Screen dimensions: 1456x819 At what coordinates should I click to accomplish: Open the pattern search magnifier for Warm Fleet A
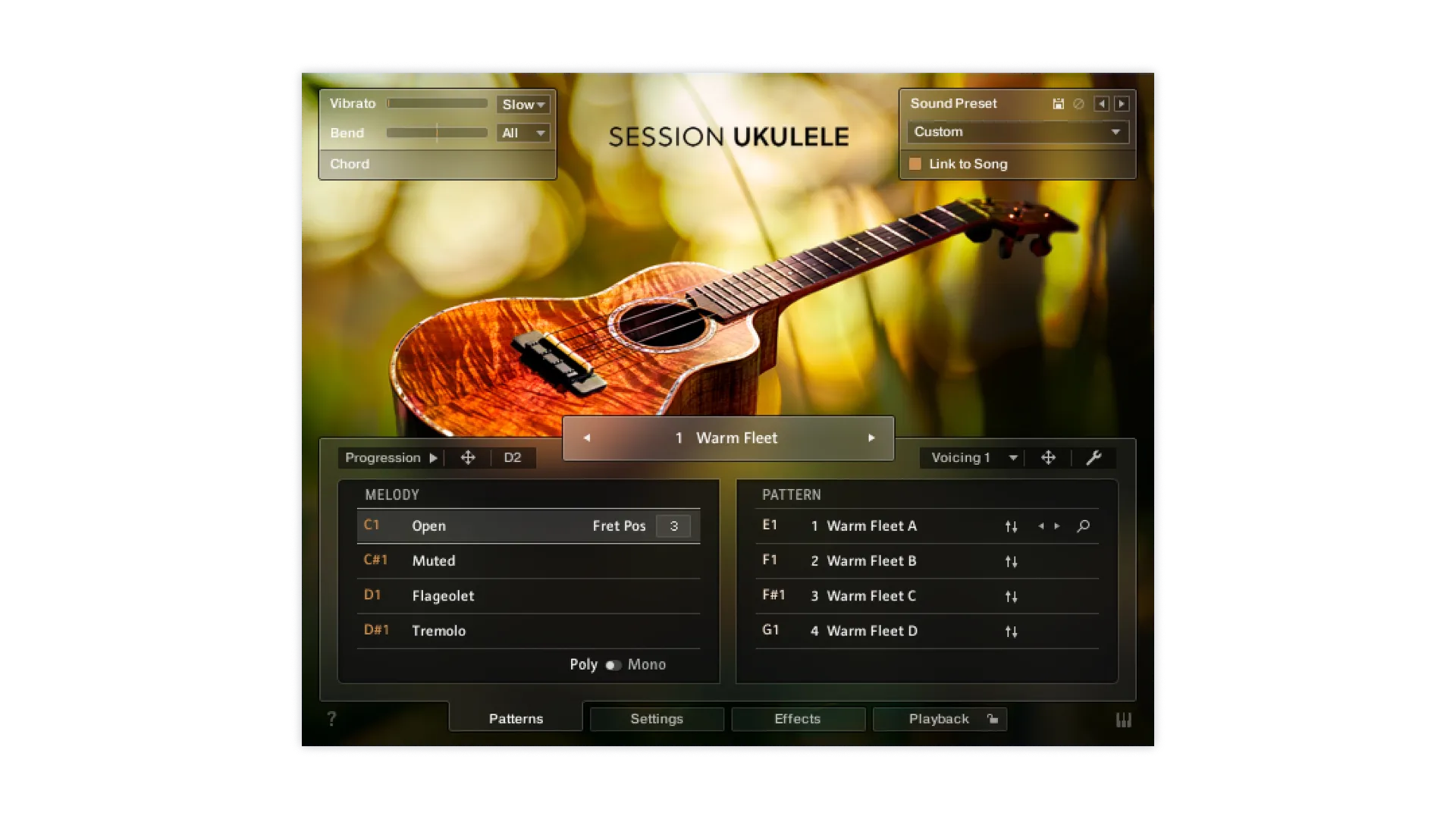(1083, 526)
